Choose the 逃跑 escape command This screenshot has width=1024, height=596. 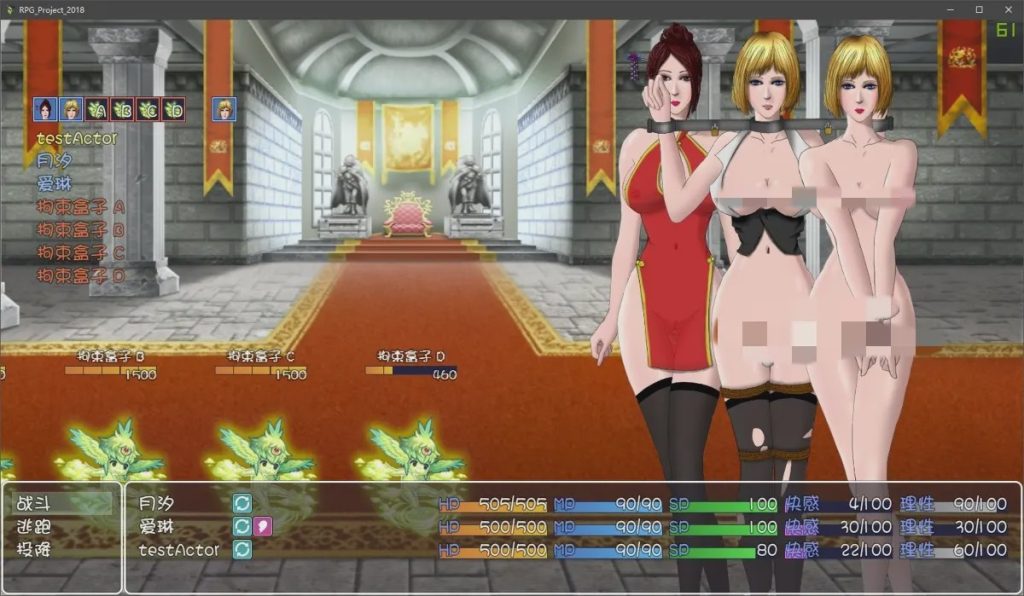pos(36,527)
